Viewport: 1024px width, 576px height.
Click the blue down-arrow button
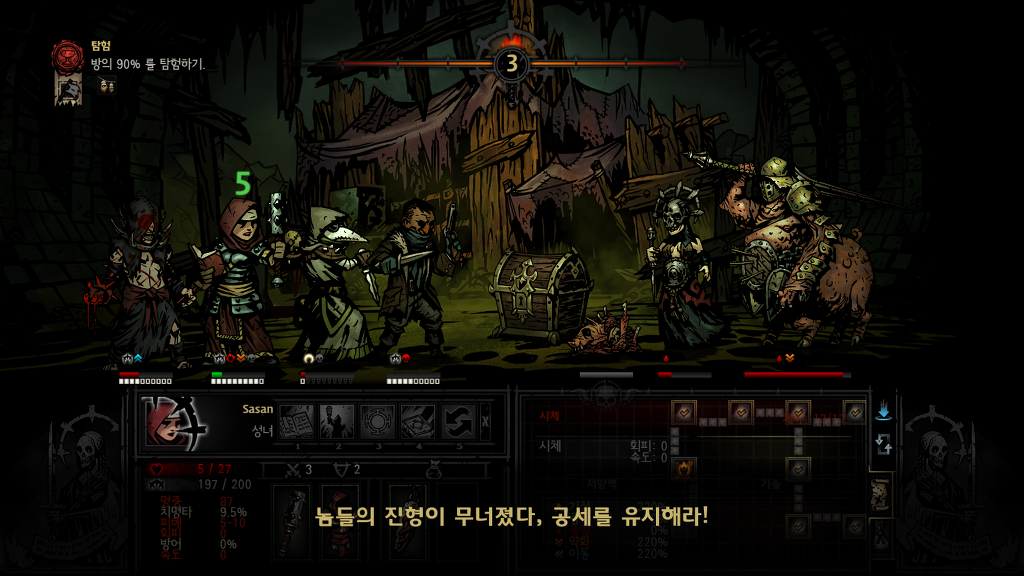click(883, 411)
